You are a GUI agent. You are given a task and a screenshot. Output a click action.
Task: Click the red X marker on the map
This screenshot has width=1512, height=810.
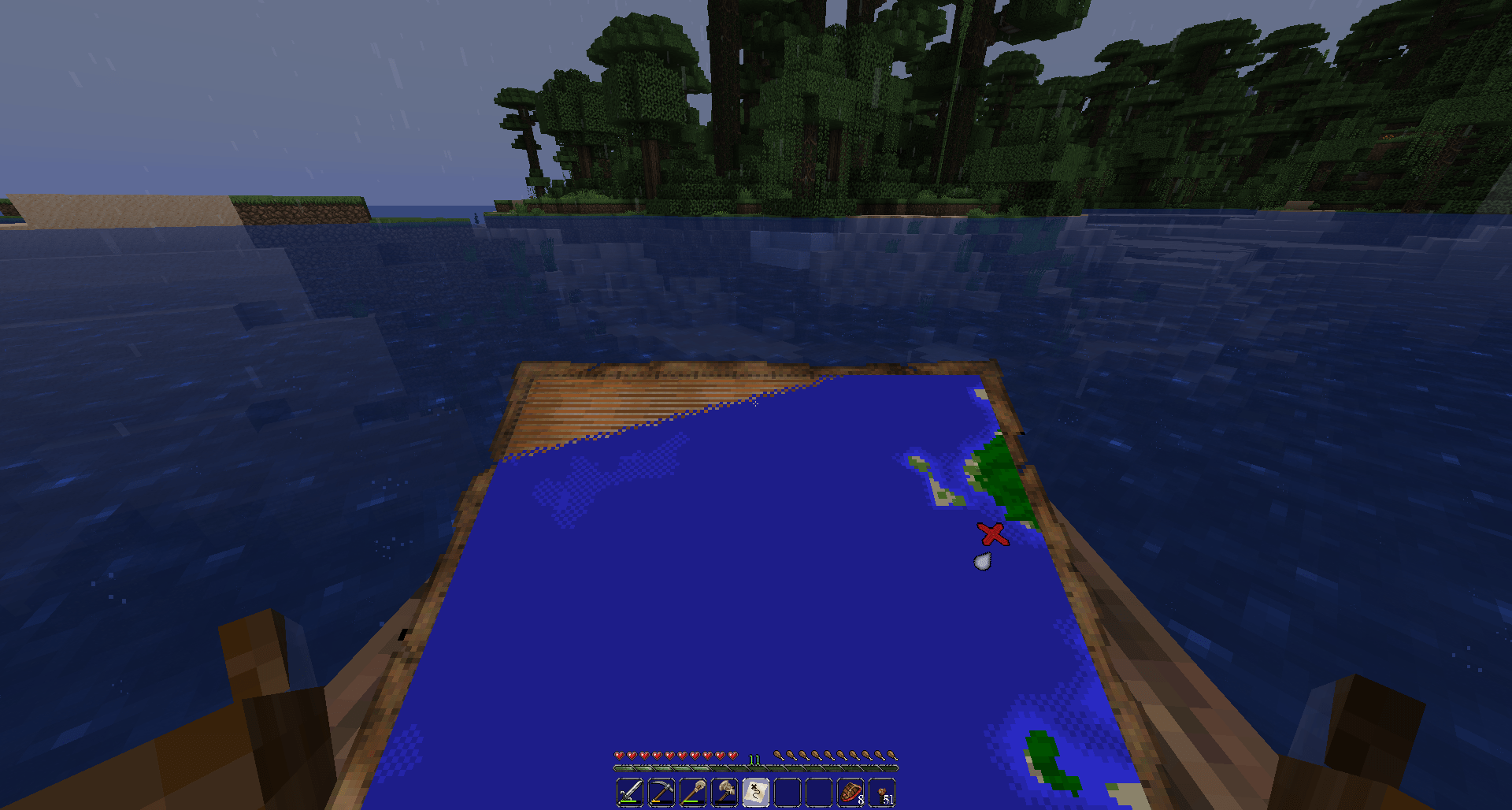tap(994, 535)
